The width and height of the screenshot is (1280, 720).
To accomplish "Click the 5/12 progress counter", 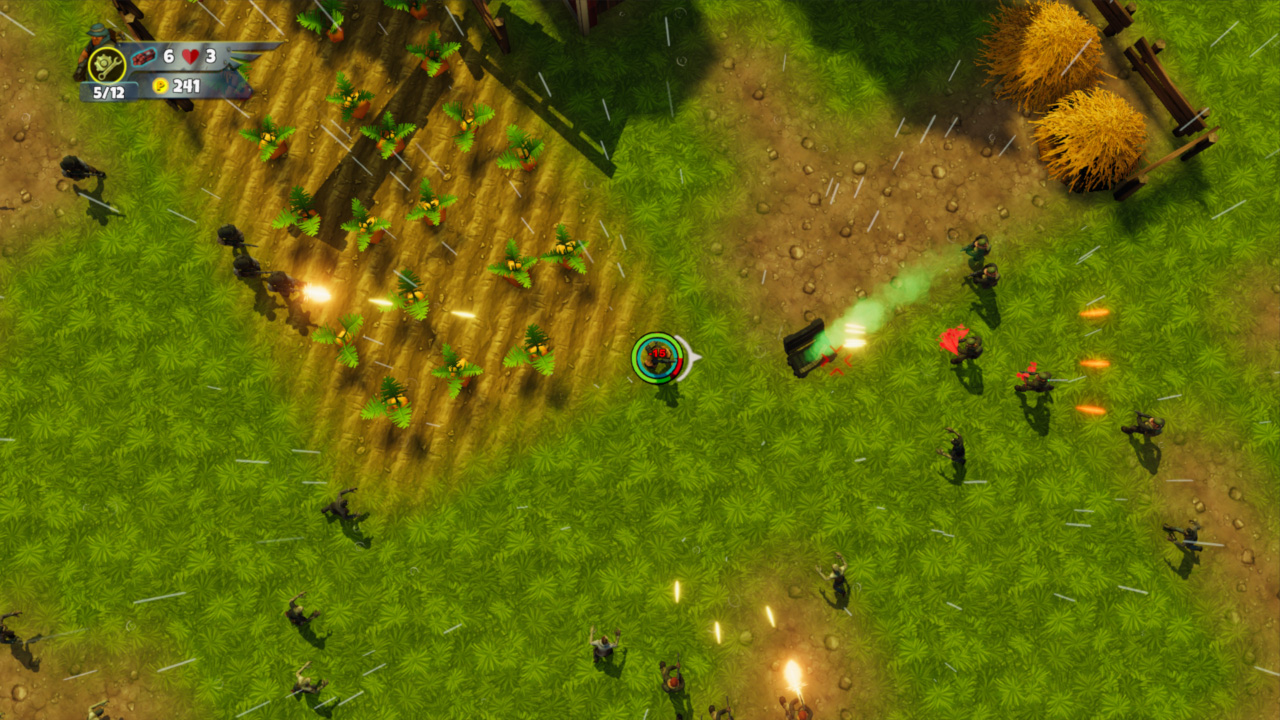I will point(109,90).
